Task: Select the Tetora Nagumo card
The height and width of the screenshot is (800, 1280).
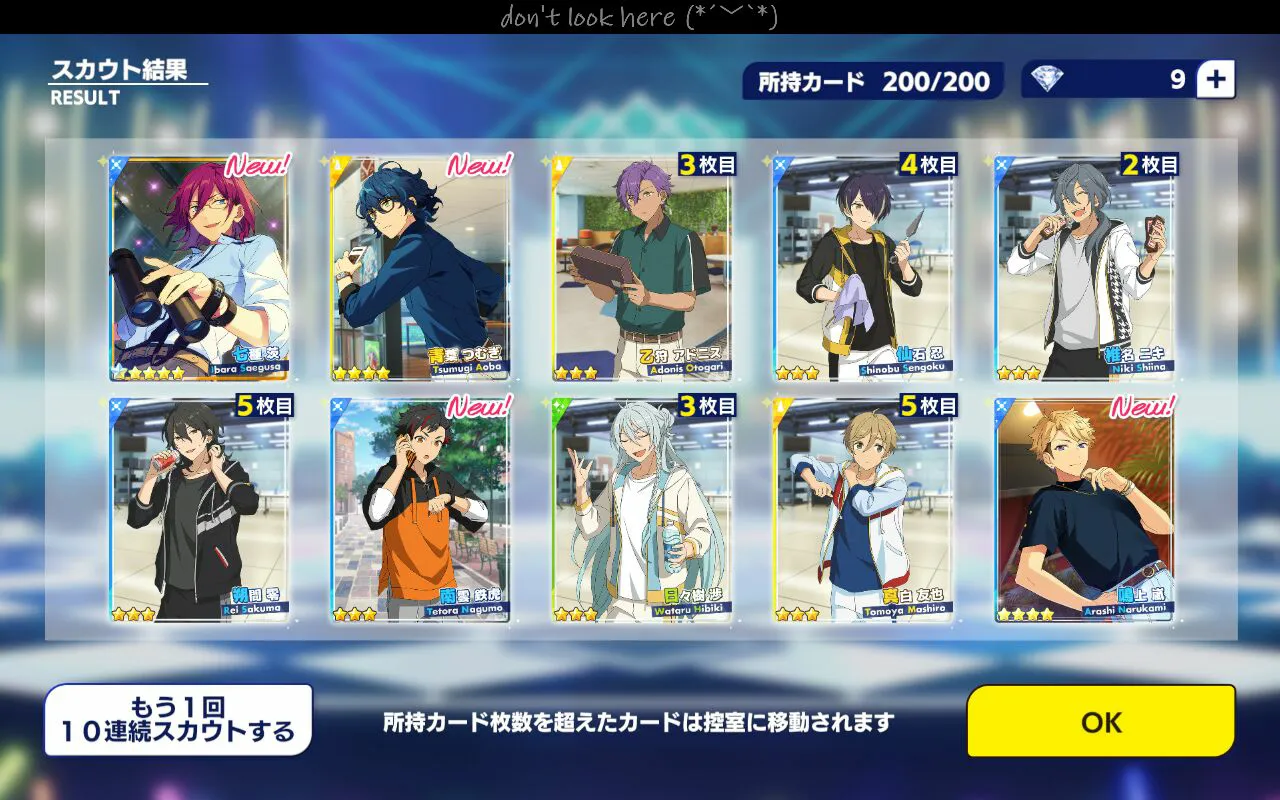Action: (420, 510)
